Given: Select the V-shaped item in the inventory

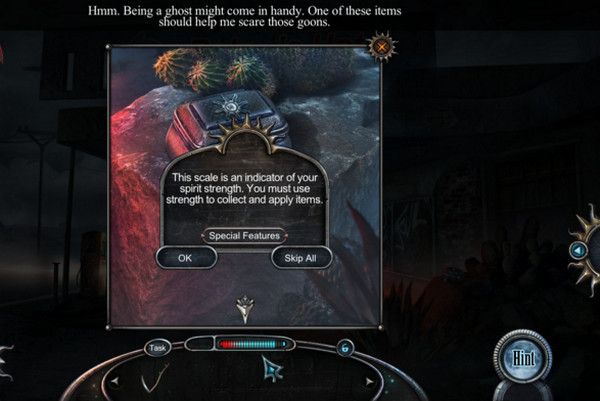Looking at the screenshot, I should click(x=154, y=378).
